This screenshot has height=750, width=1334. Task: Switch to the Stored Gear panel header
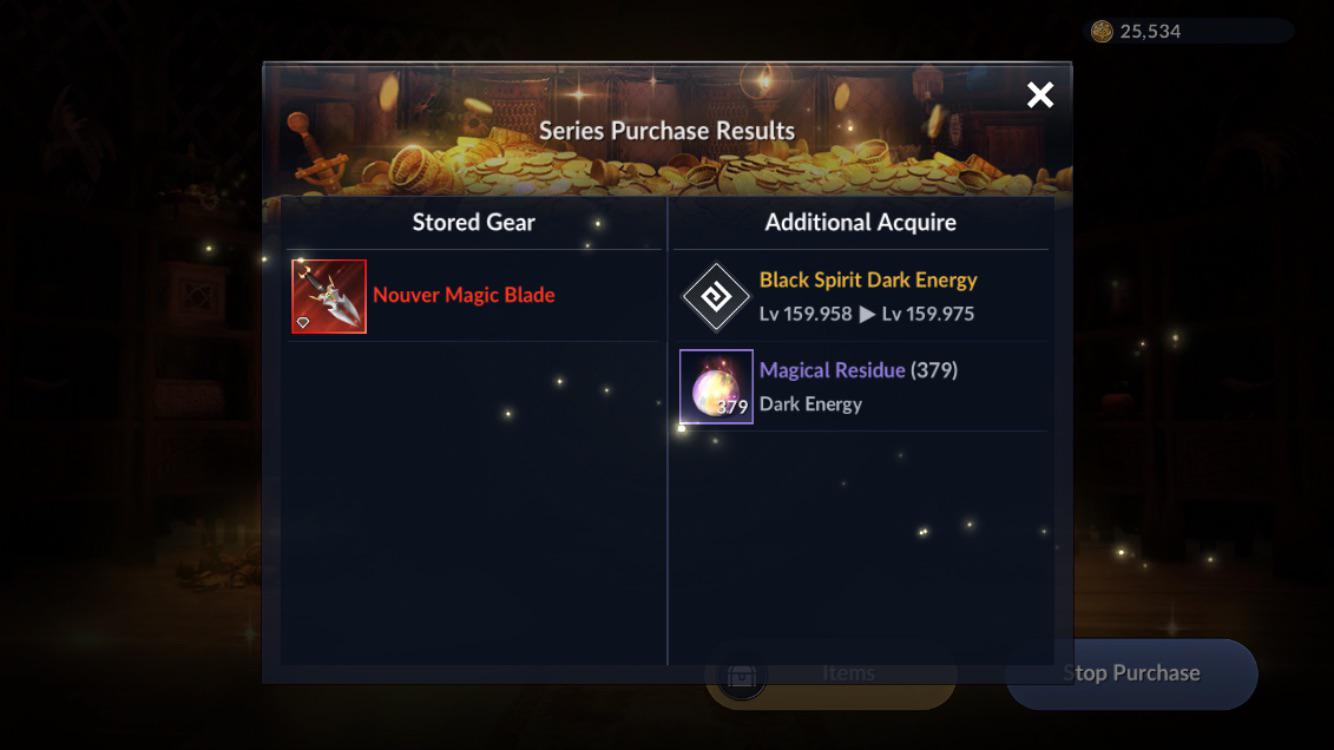[x=472, y=222]
